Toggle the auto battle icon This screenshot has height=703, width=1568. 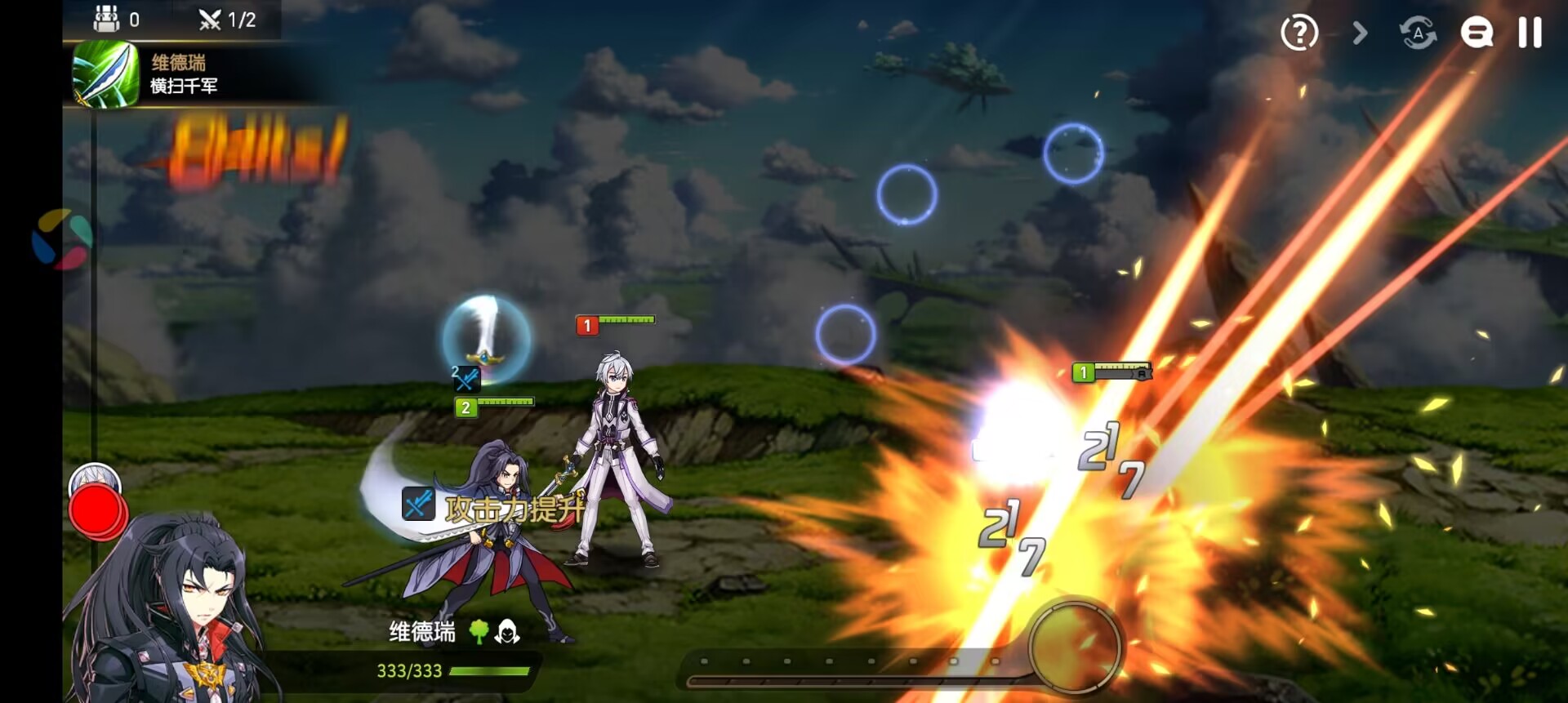(x=1418, y=33)
